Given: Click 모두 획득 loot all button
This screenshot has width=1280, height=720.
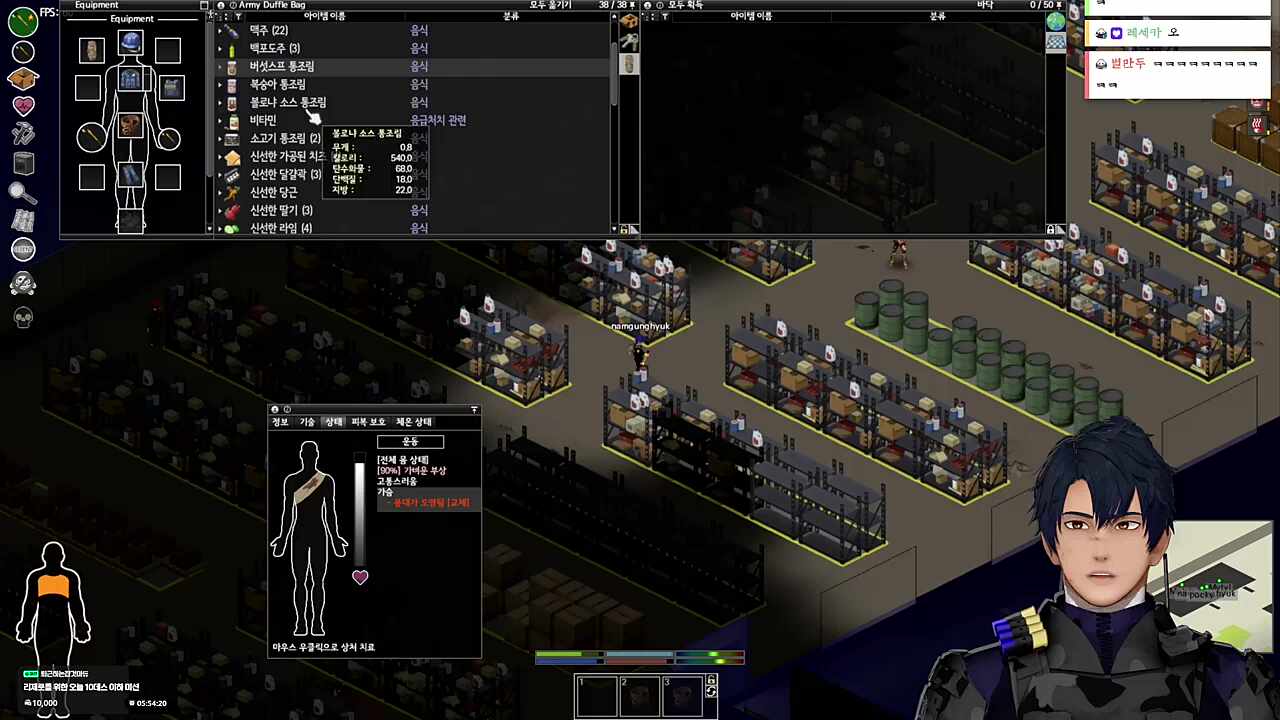Looking at the screenshot, I should tap(685, 5).
